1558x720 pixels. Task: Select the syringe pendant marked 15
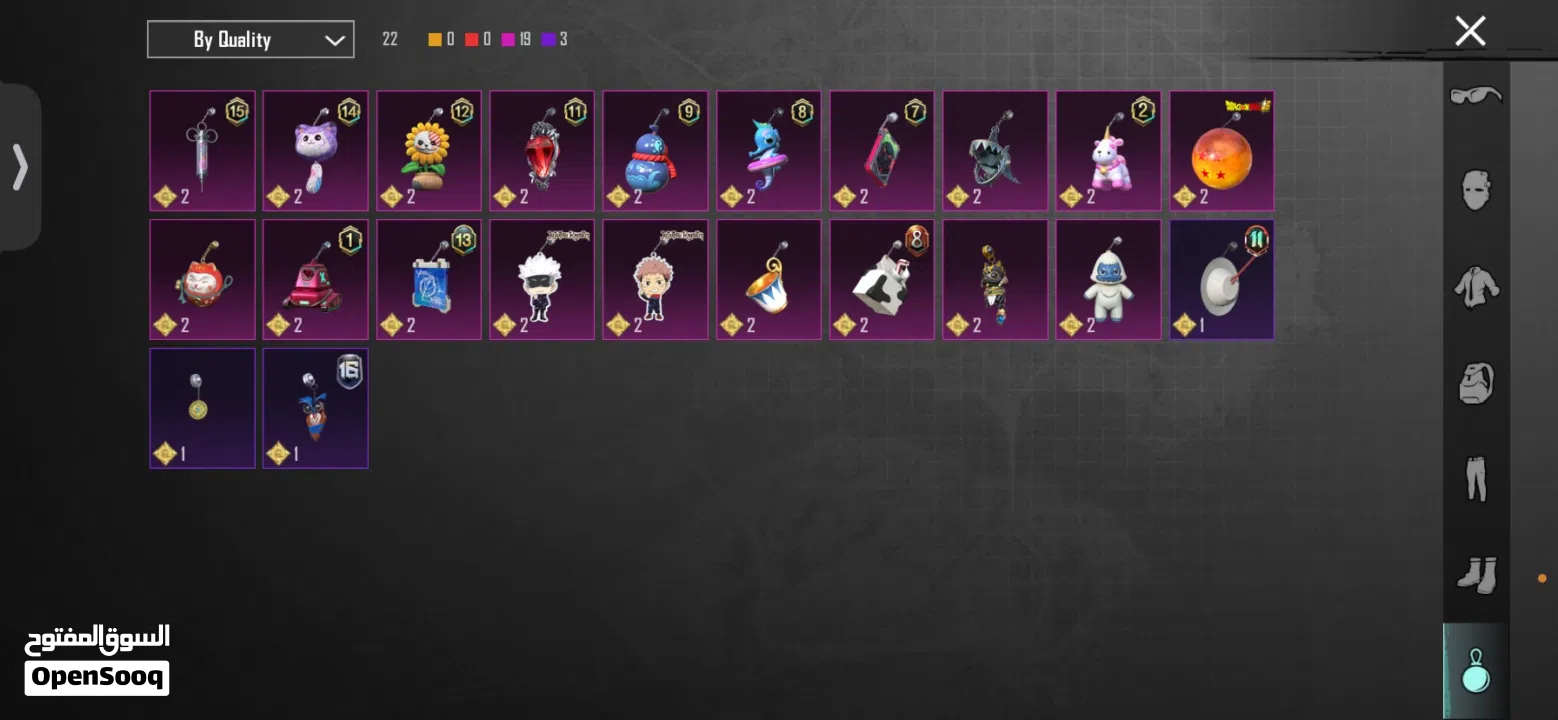[x=202, y=150]
